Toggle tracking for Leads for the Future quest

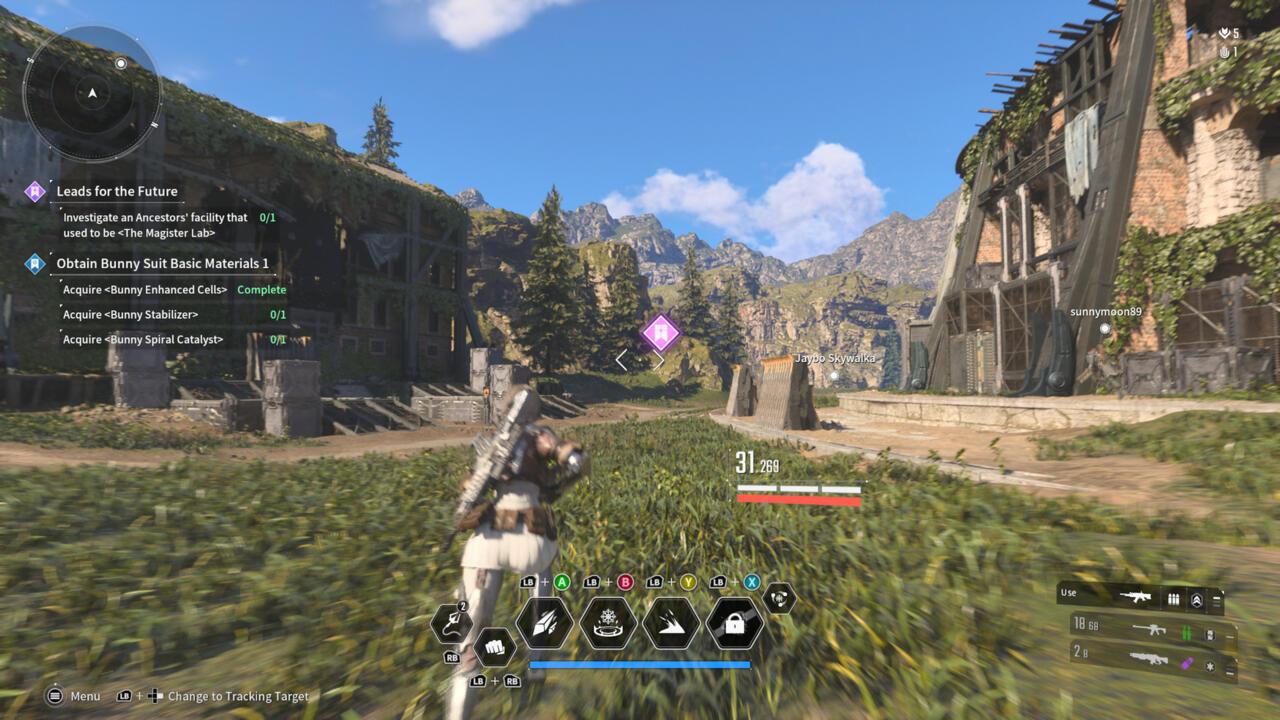pyautogui.click(x=33, y=191)
